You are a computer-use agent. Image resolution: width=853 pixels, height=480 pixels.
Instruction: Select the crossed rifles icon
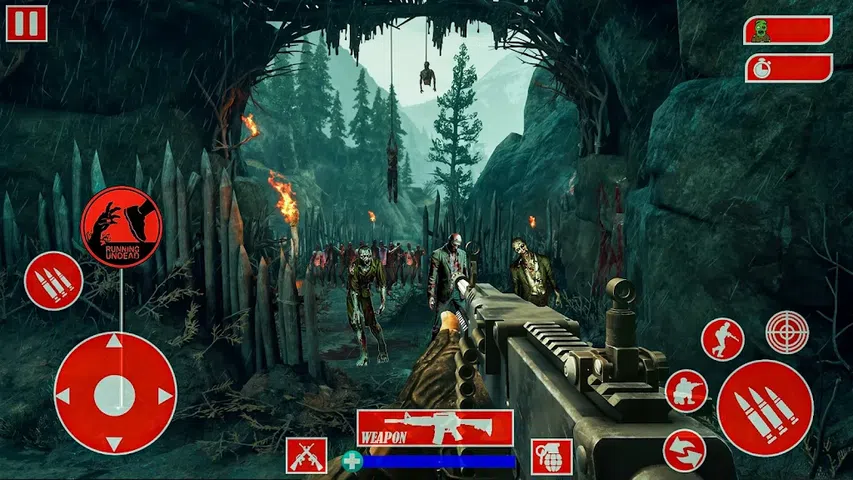click(x=306, y=456)
